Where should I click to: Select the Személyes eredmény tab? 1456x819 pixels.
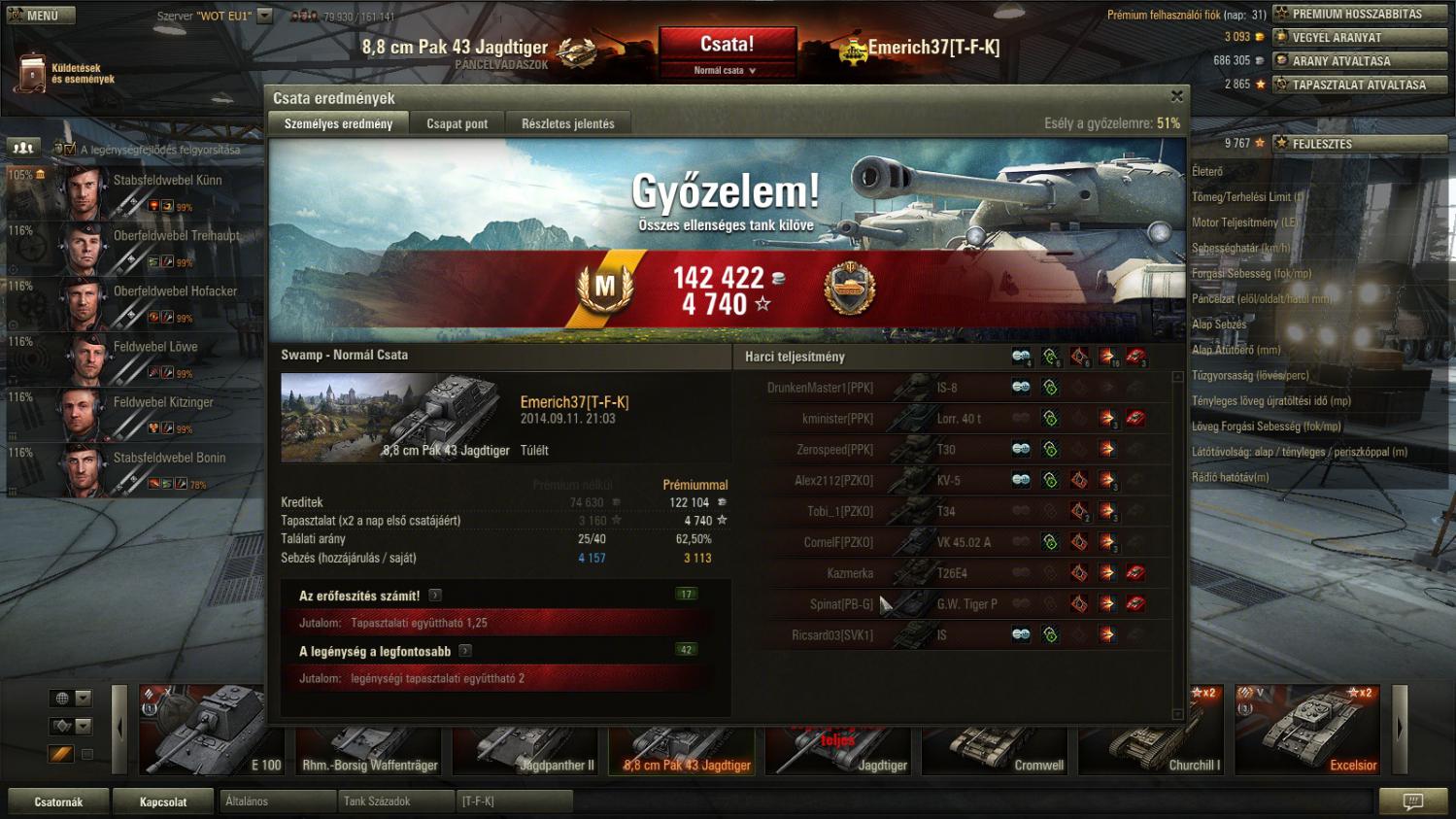338,123
